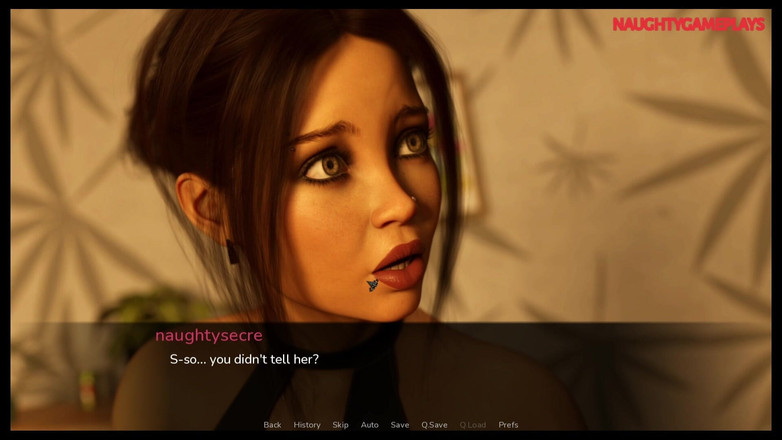Click Q.Save to quick save
The width and height of the screenshot is (782, 440).
434,425
